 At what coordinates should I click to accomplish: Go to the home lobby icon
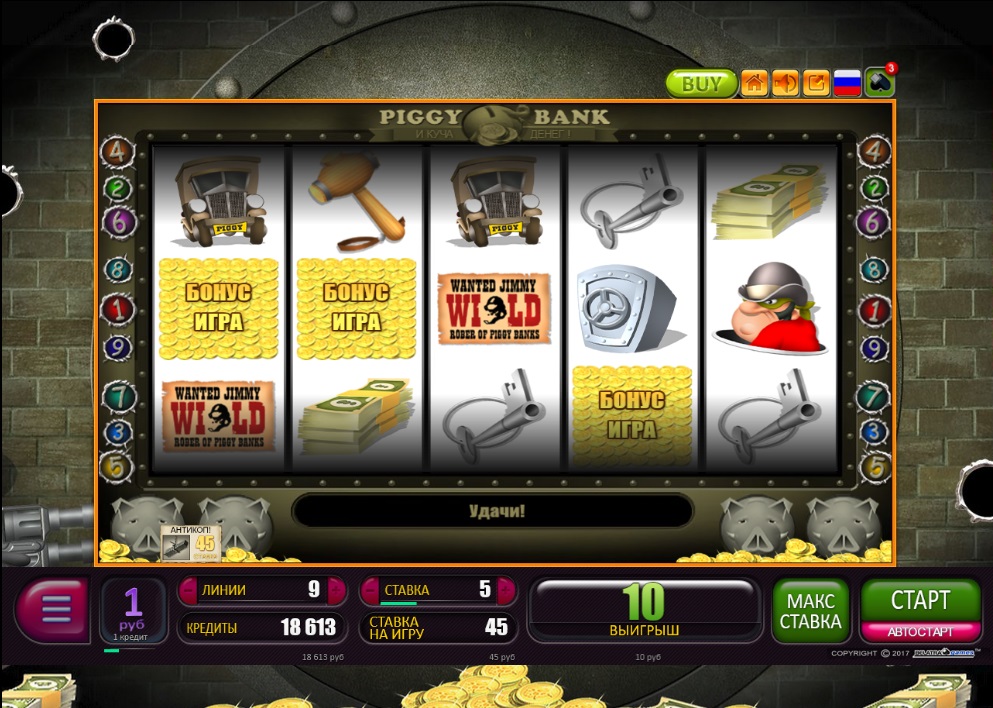click(x=754, y=83)
